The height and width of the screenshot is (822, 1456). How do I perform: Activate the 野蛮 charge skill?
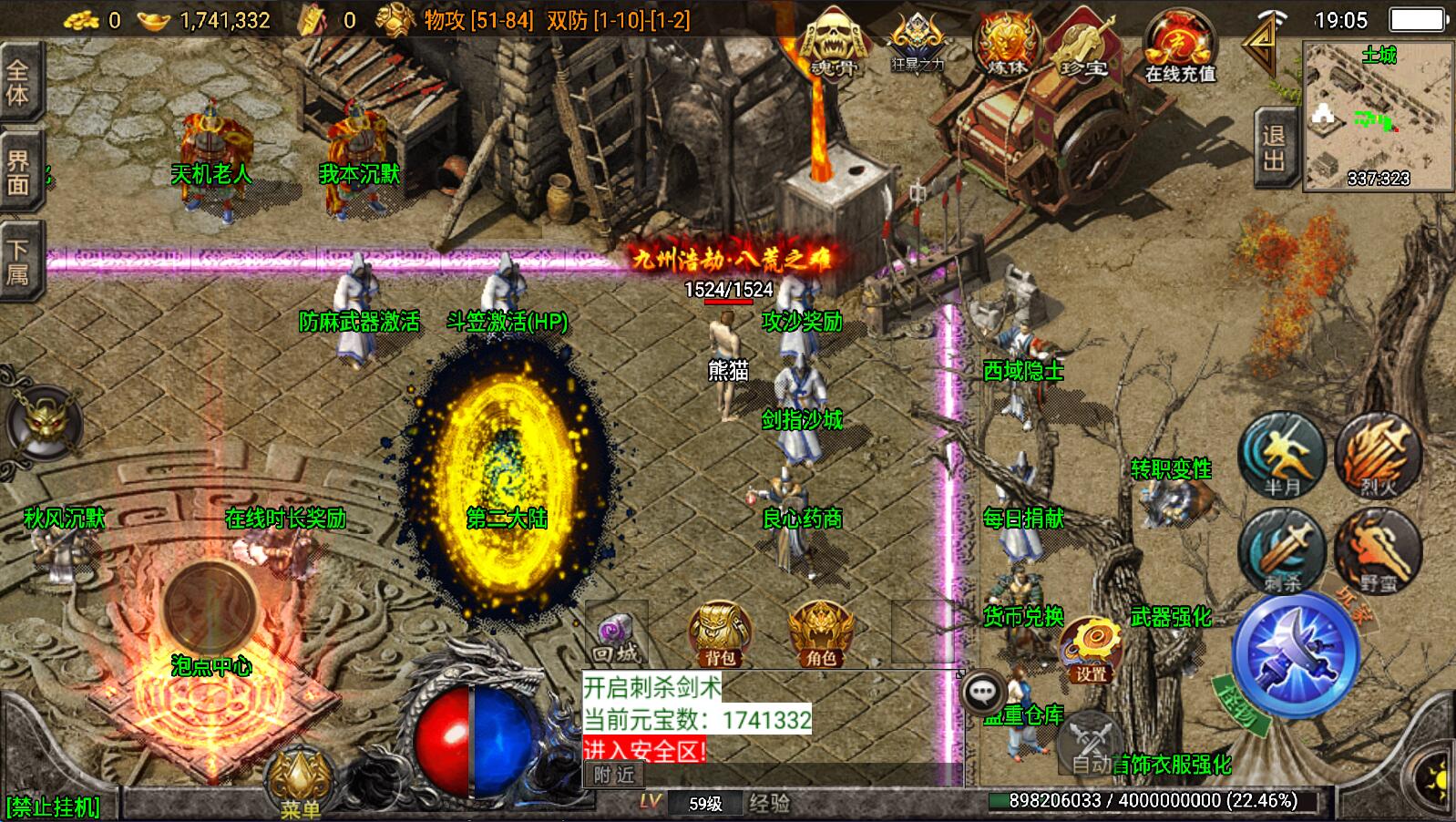(x=1377, y=550)
